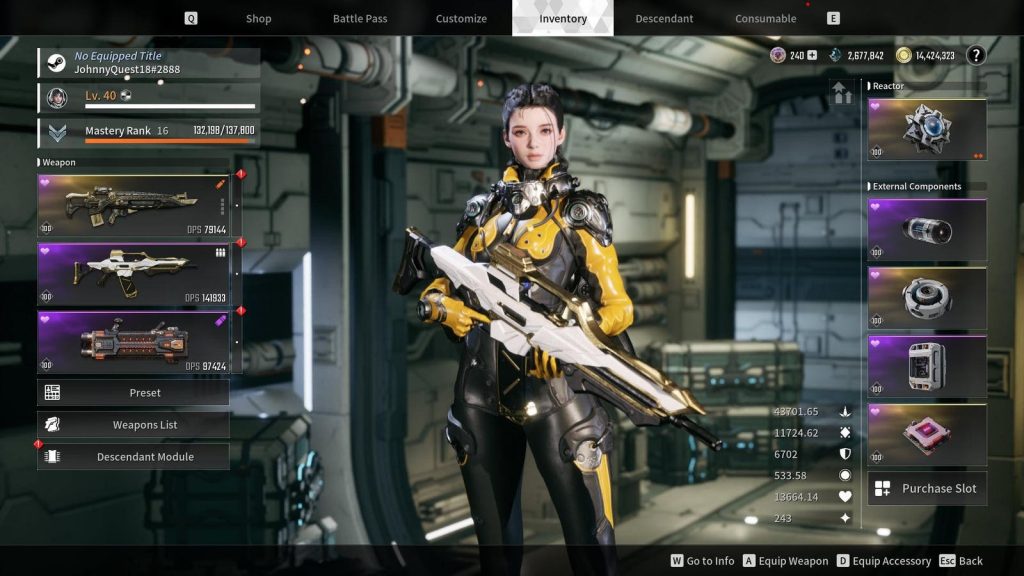Select the launcher weapon with DPS 97424

(x=133, y=342)
